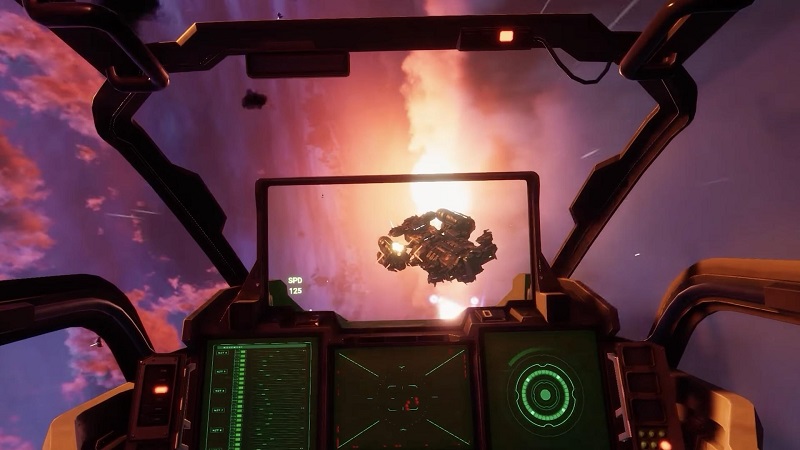The width and height of the screenshot is (800, 450).
Task: Click the center targeting reticle screen
Action: [x=402, y=397]
